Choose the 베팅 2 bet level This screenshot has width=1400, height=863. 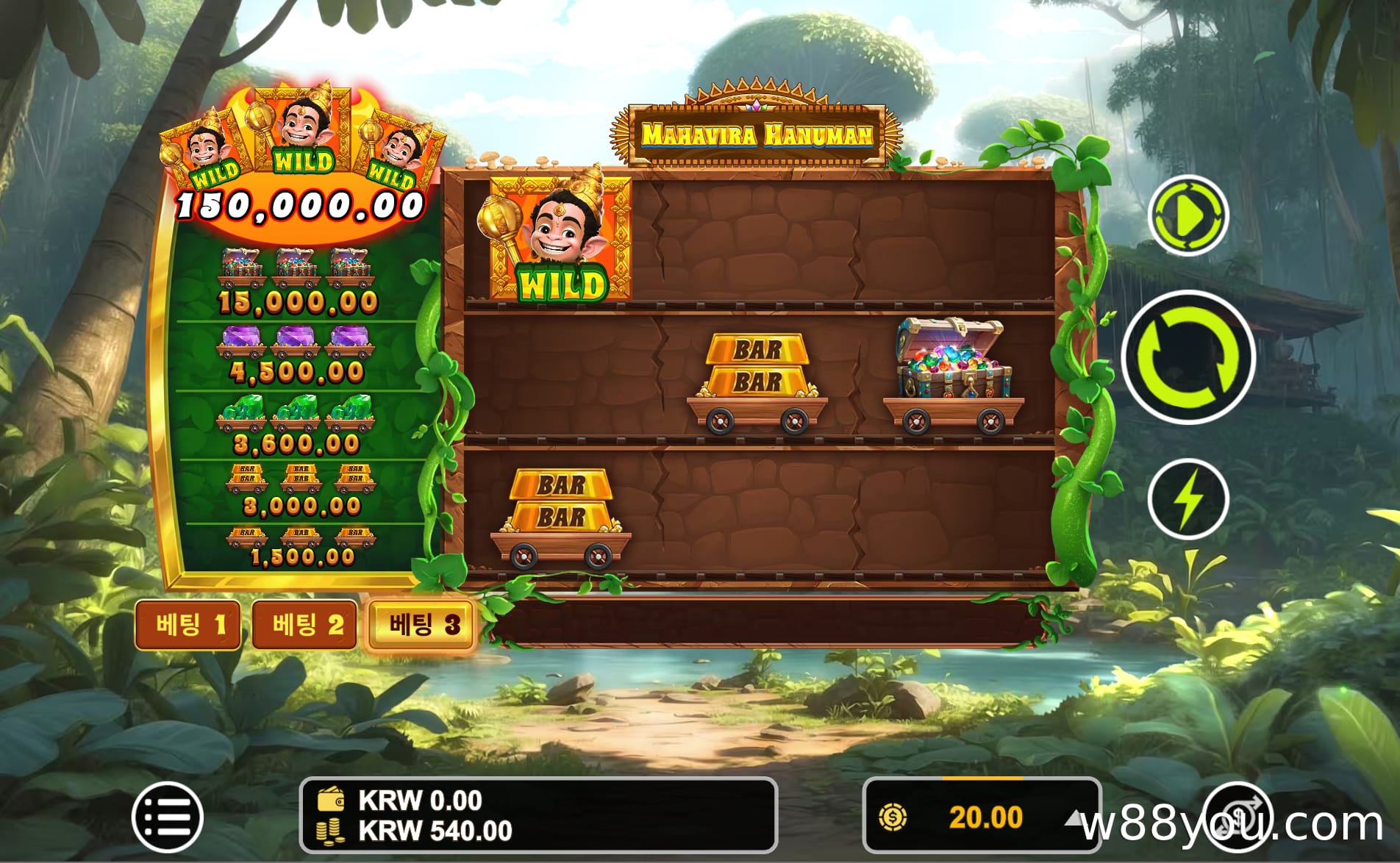[304, 625]
